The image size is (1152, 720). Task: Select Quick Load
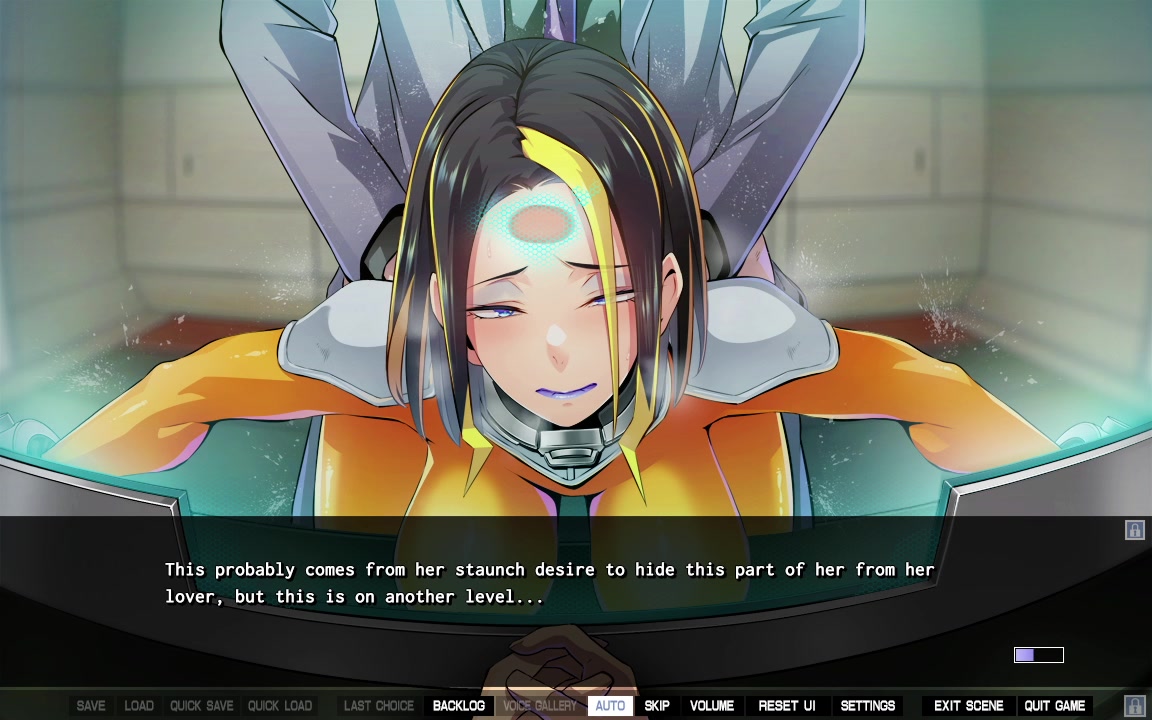[x=280, y=706]
